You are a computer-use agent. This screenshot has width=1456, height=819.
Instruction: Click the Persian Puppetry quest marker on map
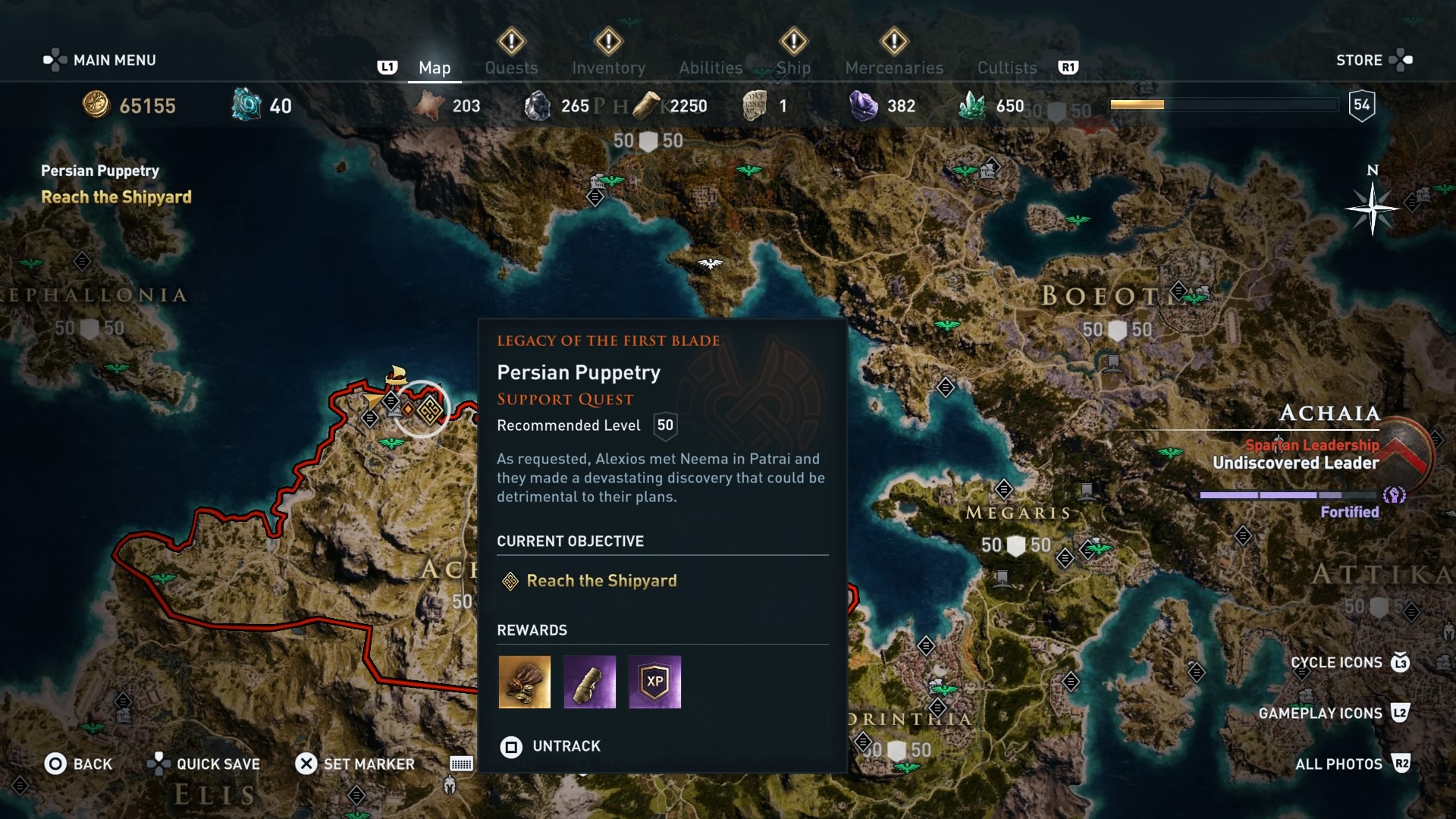[430, 410]
